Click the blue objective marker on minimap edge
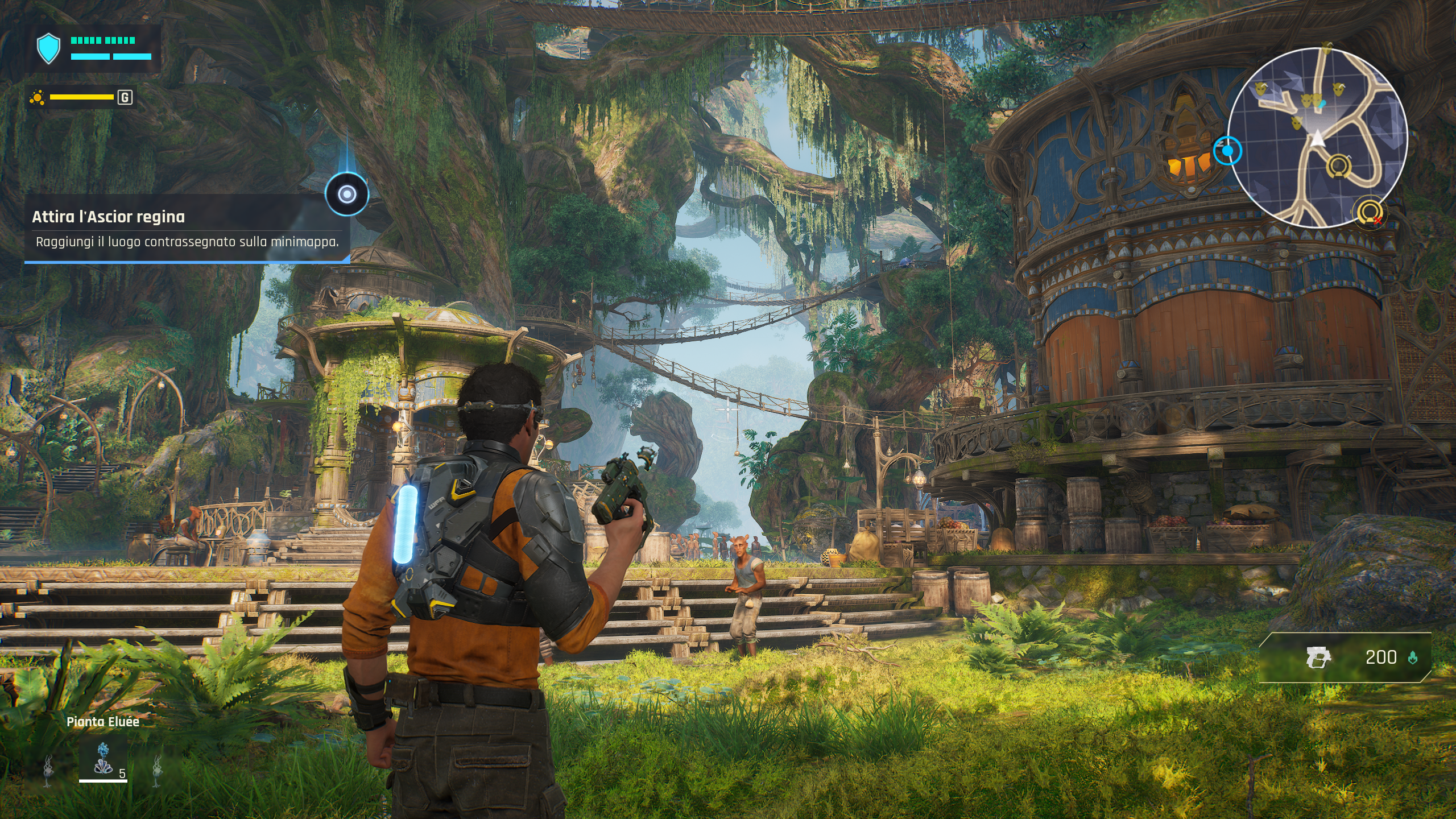The height and width of the screenshot is (819, 1456). coord(1227,151)
